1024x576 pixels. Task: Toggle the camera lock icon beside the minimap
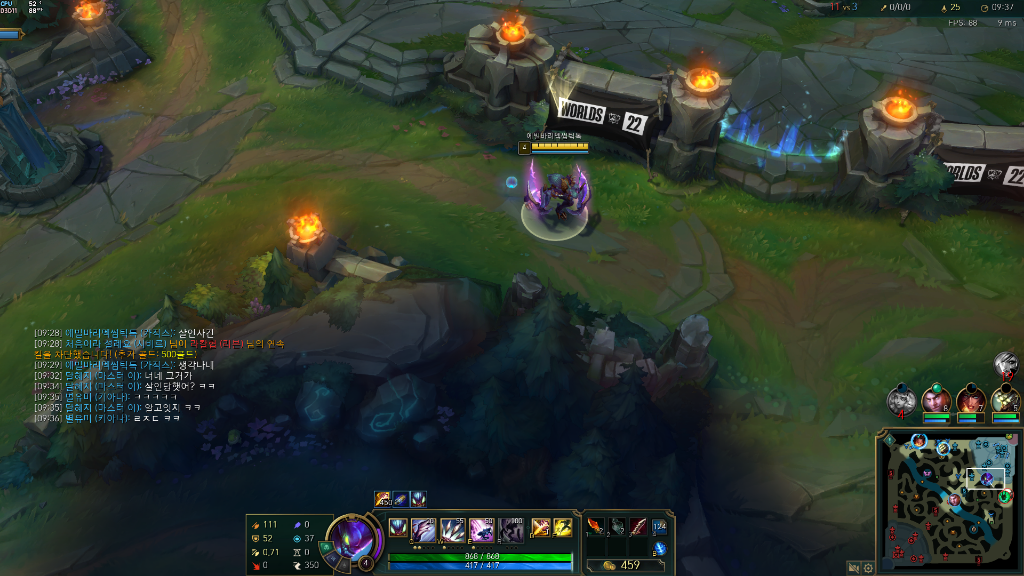click(854, 567)
